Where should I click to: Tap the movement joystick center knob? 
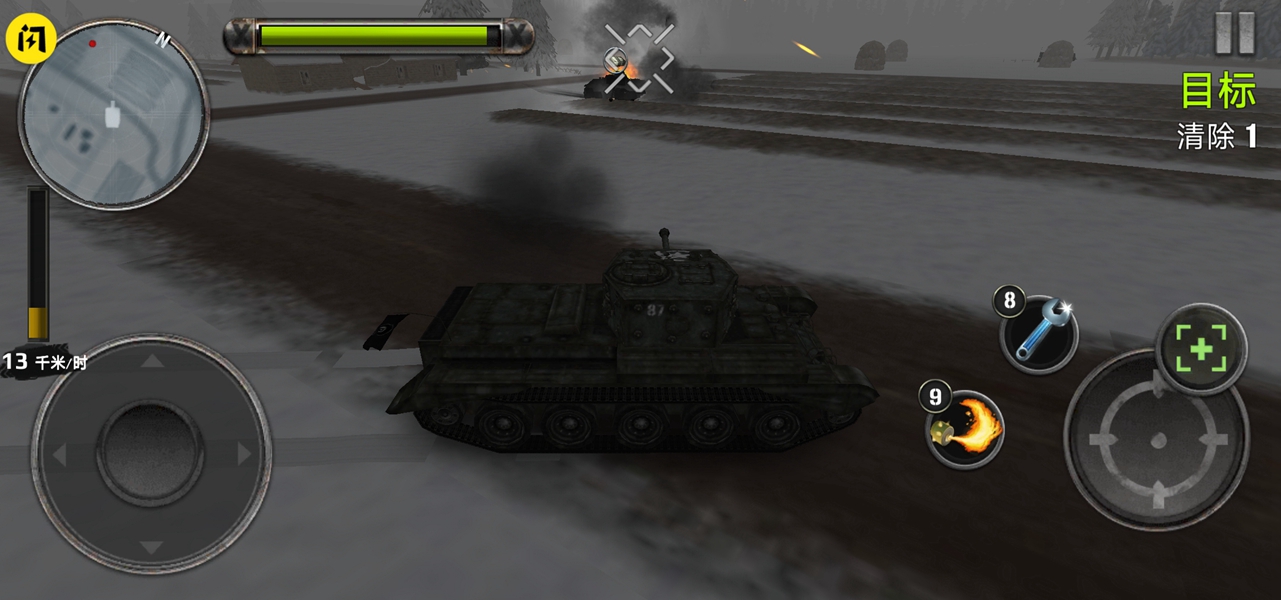[150, 453]
